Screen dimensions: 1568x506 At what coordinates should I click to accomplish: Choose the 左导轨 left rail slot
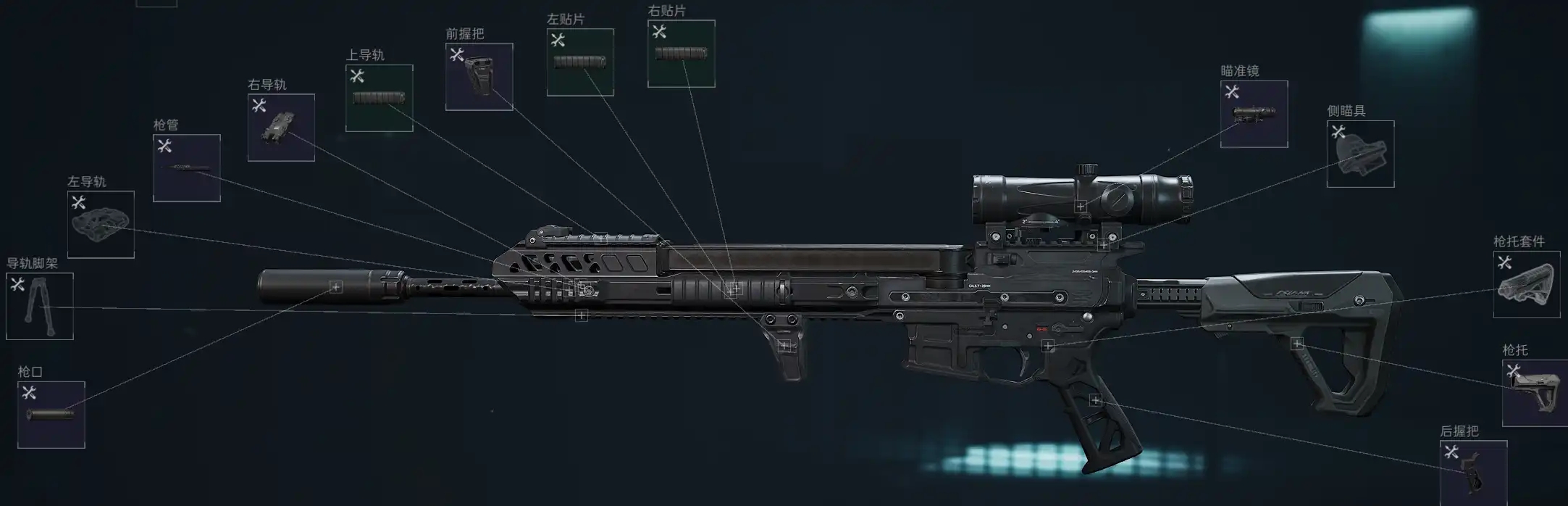tap(101, 224)
